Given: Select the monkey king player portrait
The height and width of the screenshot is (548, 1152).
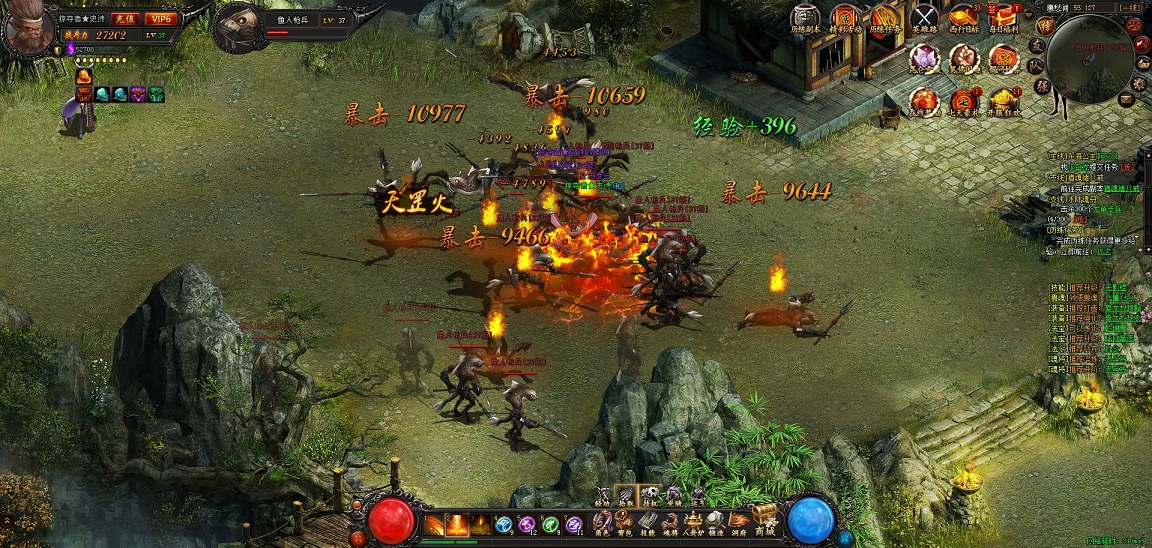Looking at the screenshot, I should tap(27, 29).
